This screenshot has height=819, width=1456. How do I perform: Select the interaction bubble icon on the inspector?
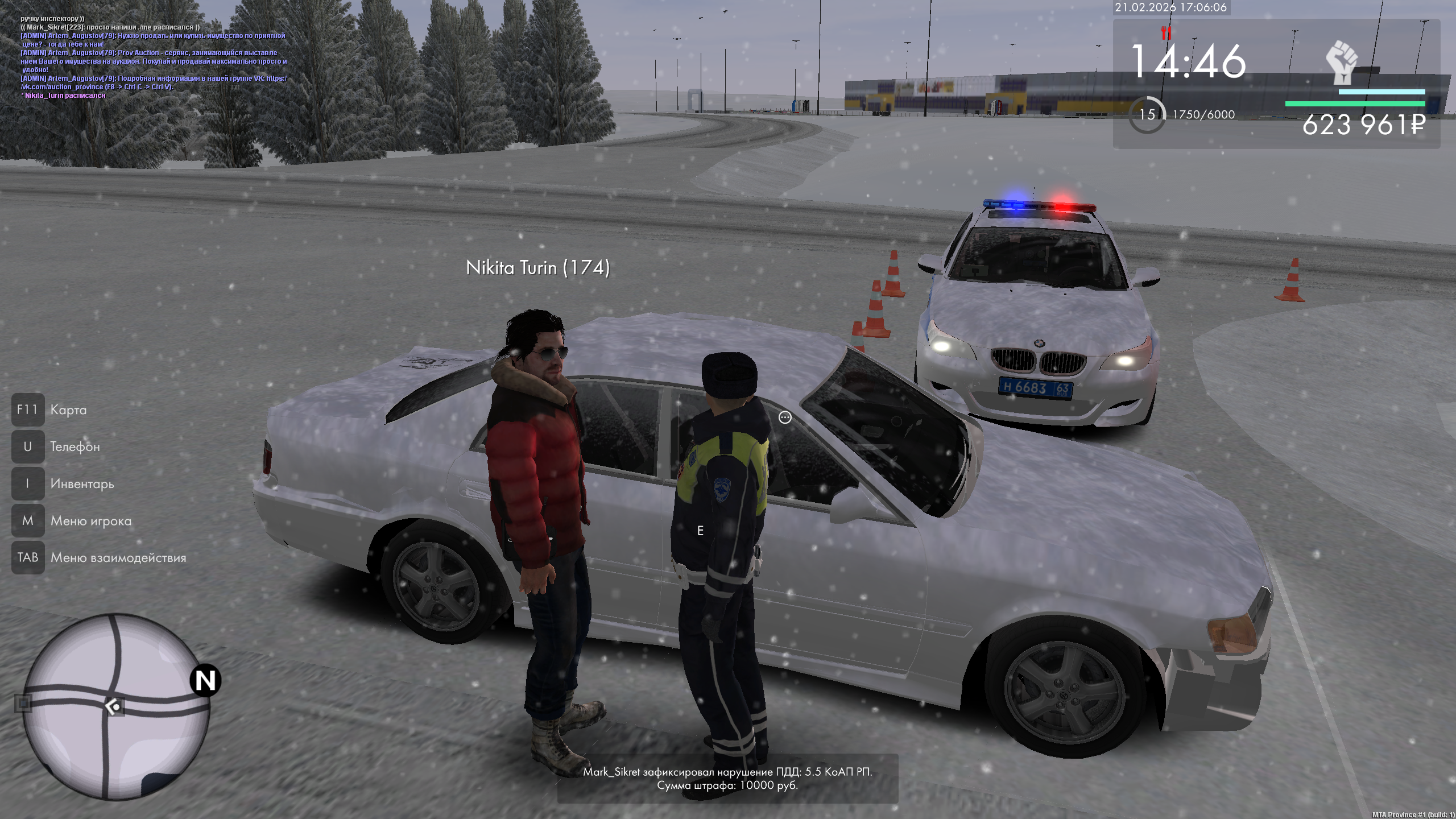point(785,418)
